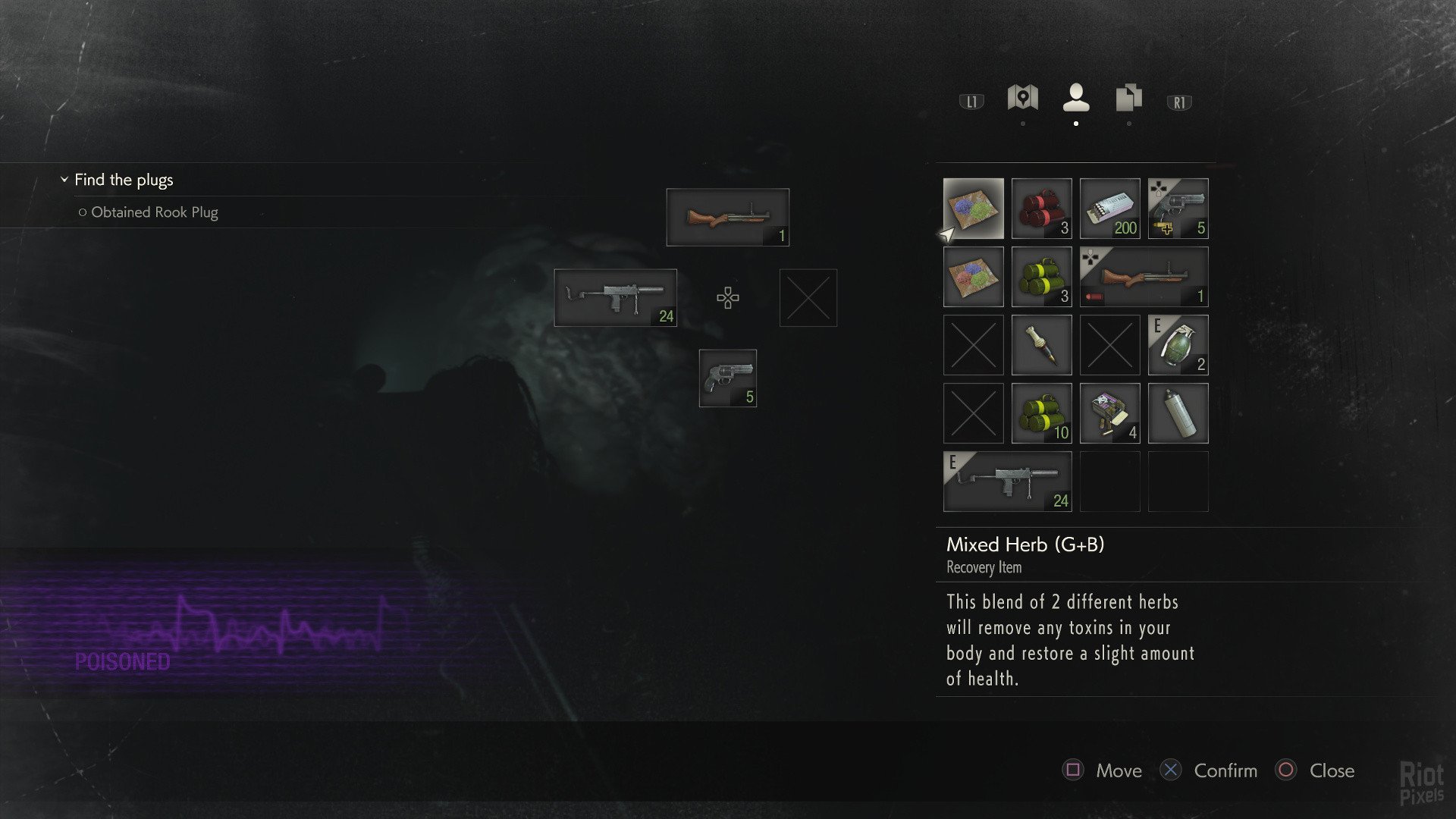Screen dimensions: 1456x819
Task: Switch to the files tab
Action: [1128, 99]
